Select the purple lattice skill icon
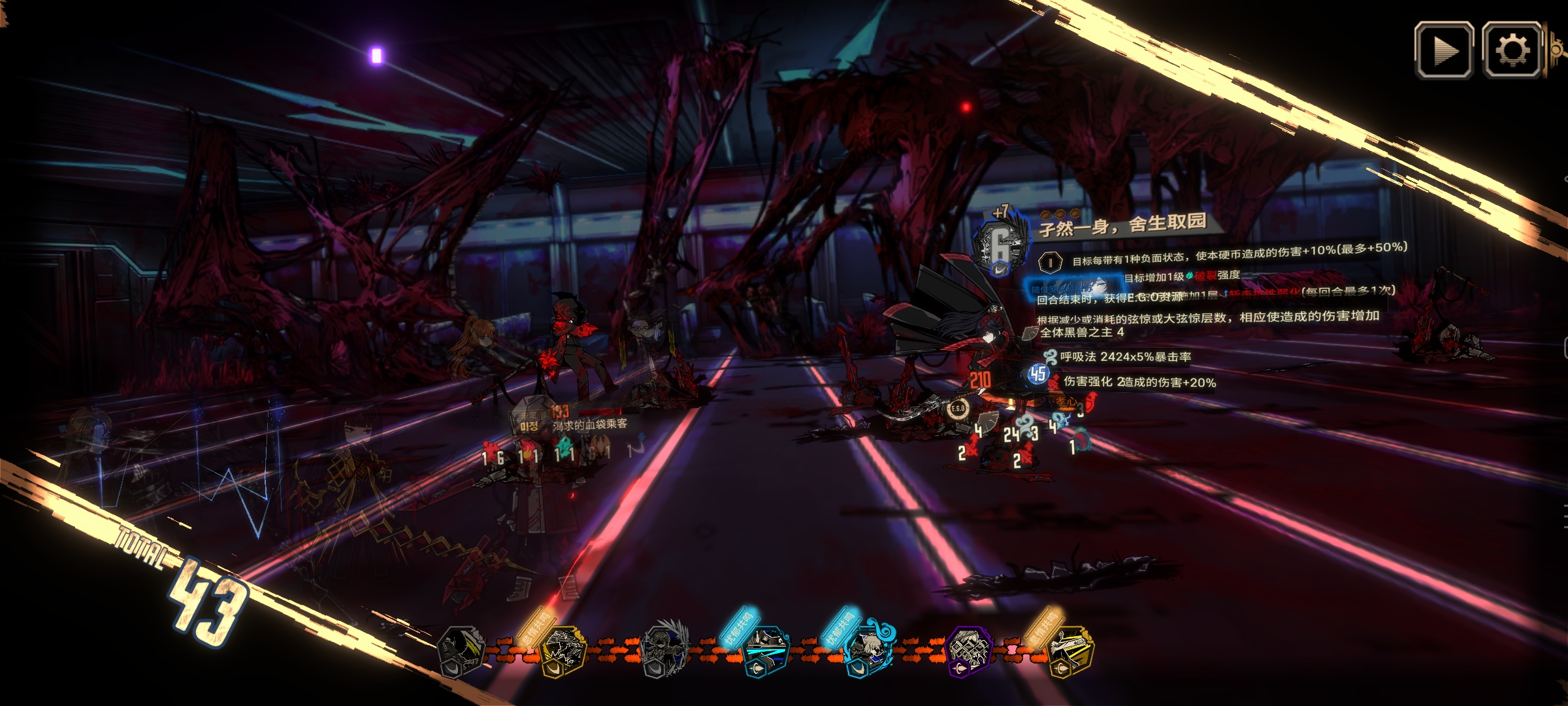This screenshot has height=706, width=1568. click(x=968, y=649)
